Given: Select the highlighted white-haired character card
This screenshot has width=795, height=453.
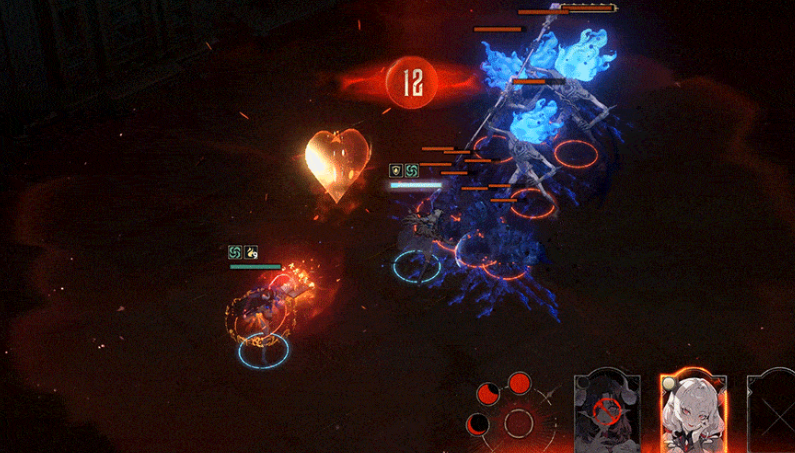Looking at the screenshot, I should coord(693,412).
